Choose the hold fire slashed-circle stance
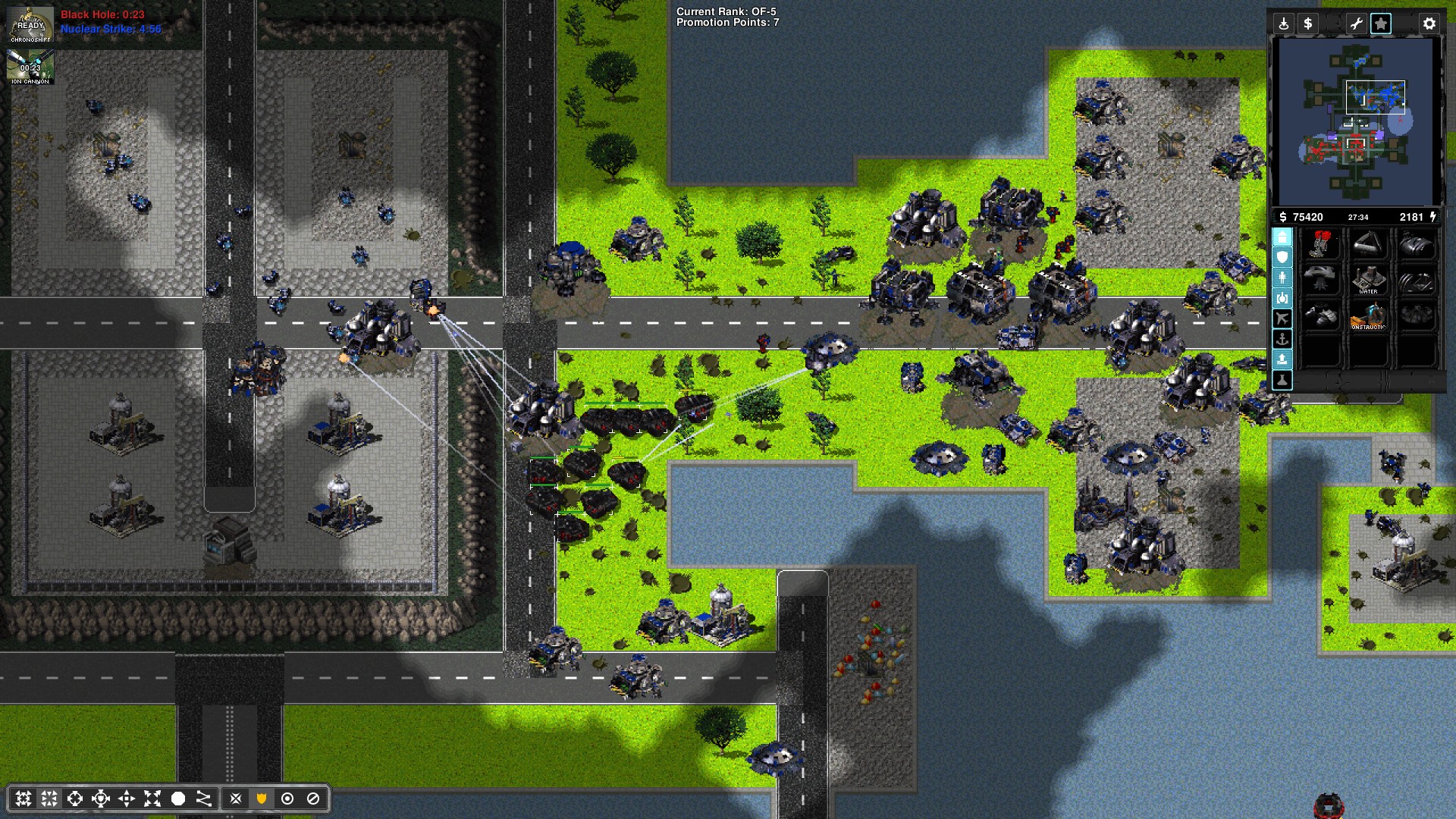The height and width of the screenshot is (819, 1456). point(313,799)
